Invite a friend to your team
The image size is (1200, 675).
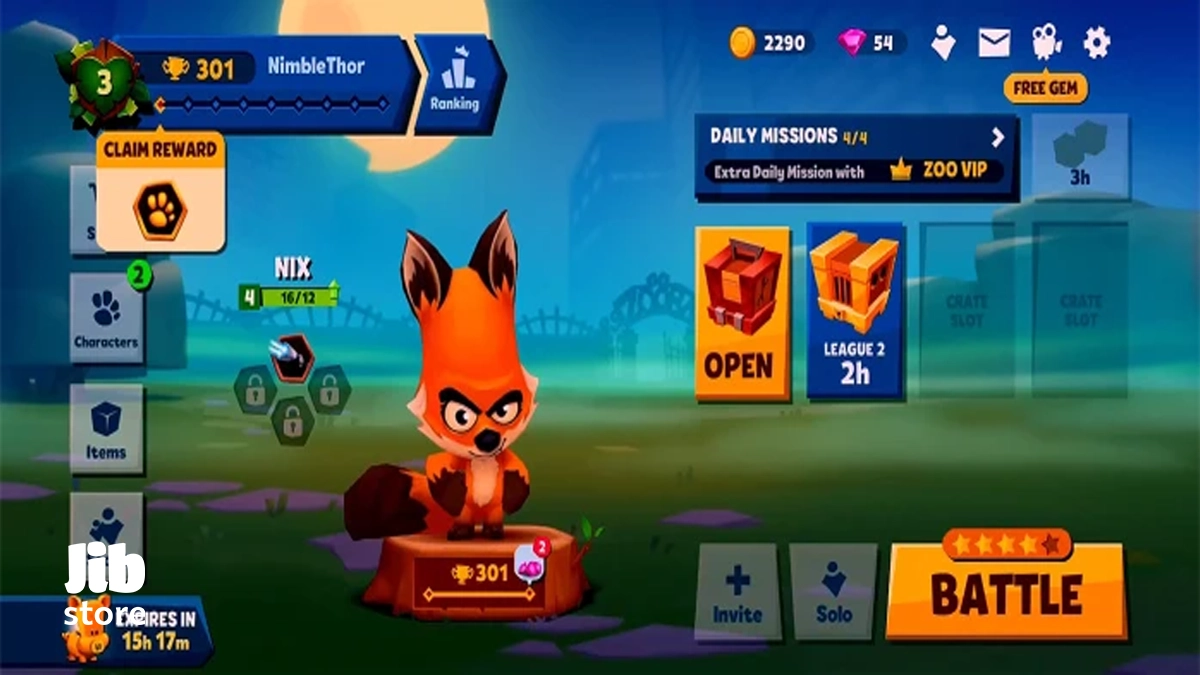737,592
